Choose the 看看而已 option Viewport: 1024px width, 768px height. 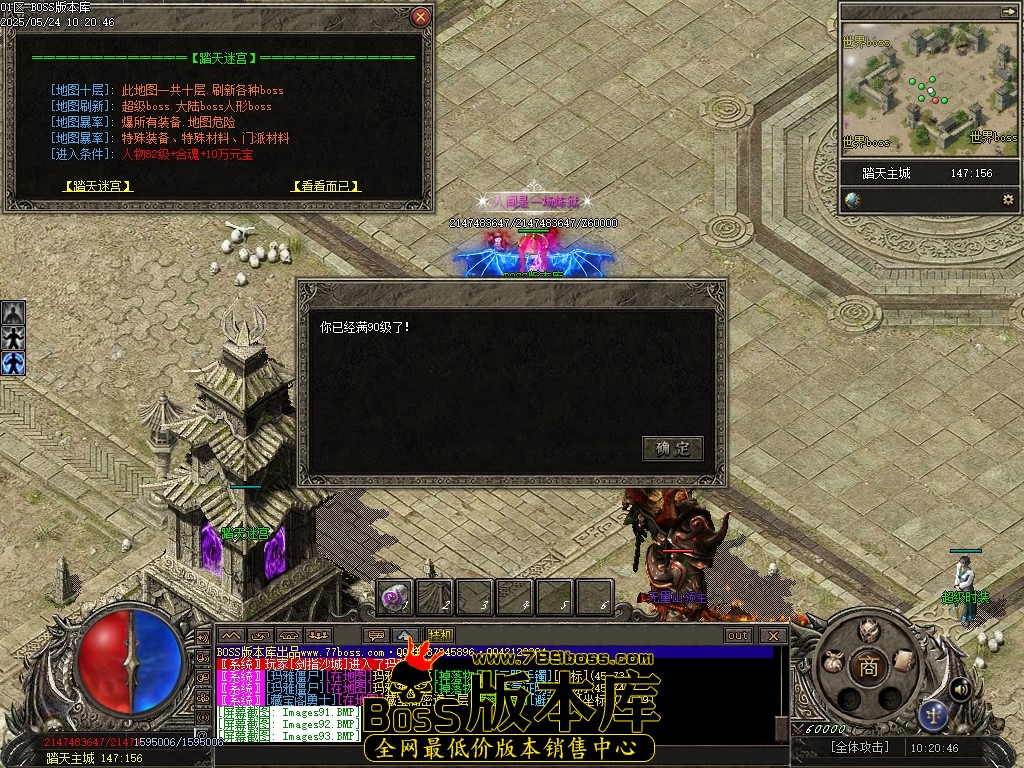pos(326,186)
